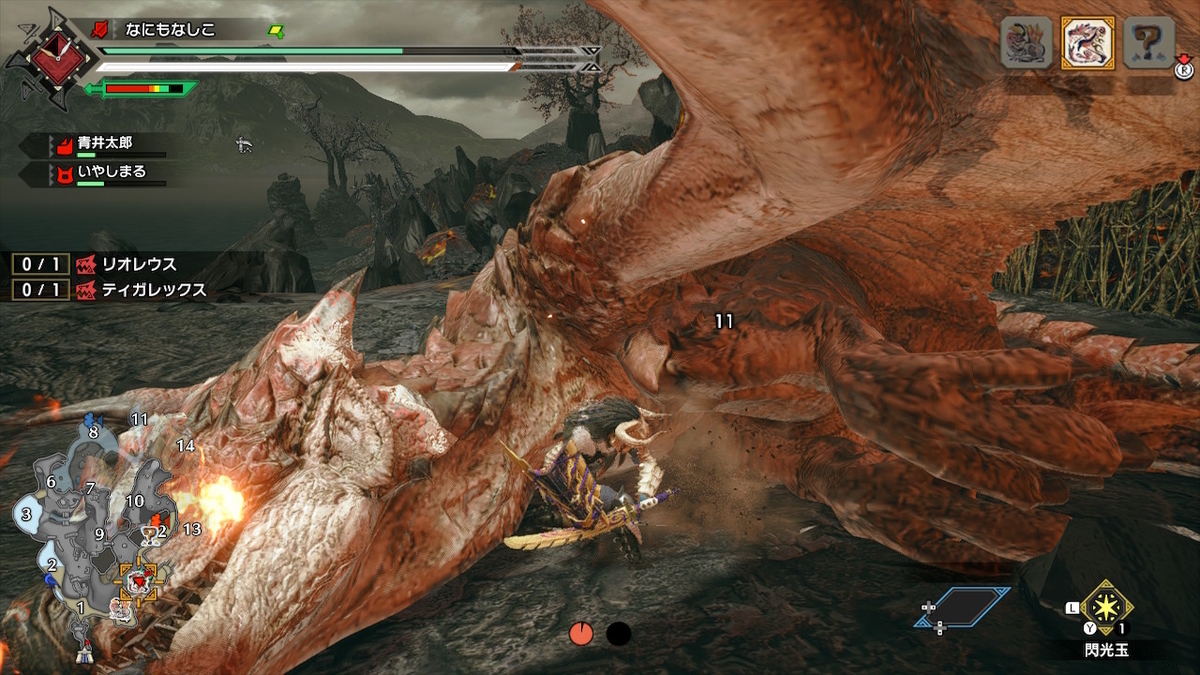Choose the unknown monster question mark icon
The image size is (1200, 675).
tap(1147, 44)
